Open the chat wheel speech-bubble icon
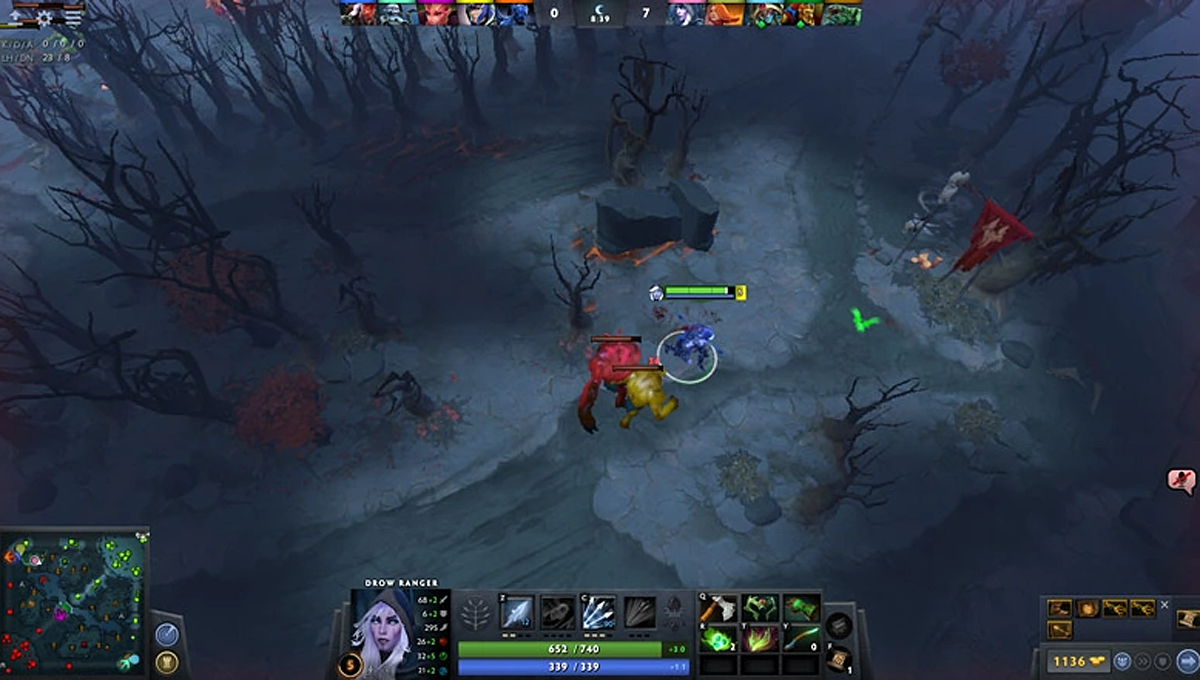The width and height of the screenshot is (1200, 680). point(1181,481)
